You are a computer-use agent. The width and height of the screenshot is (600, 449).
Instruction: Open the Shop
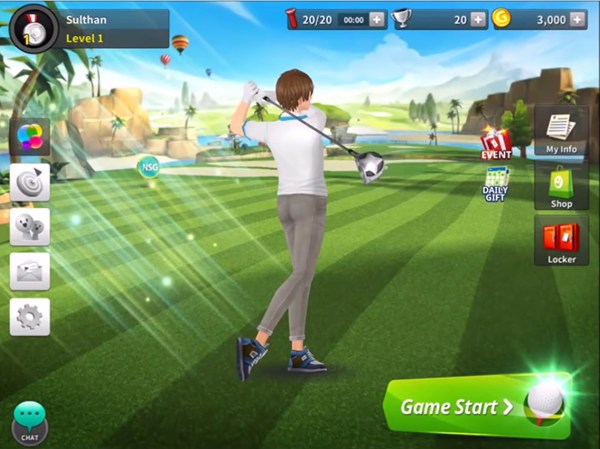click(560, 187)
